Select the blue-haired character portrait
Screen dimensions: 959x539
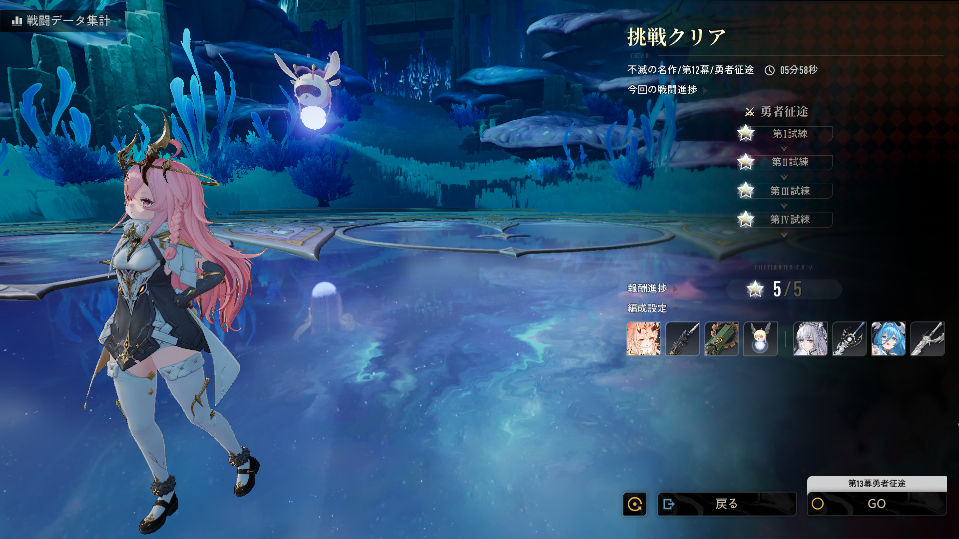pyautogui.click(x=888, y=339)
